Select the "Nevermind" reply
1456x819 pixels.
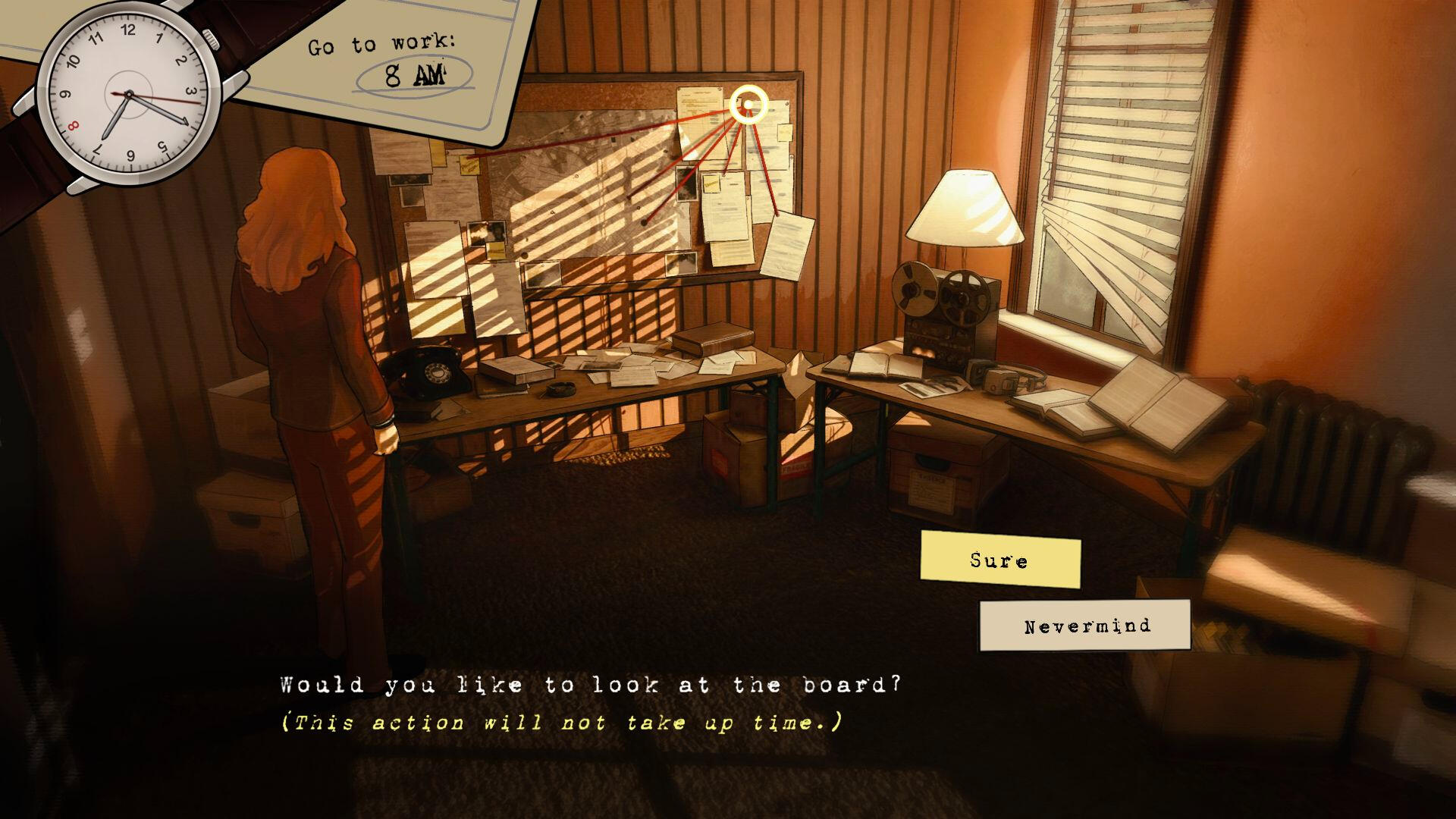(1085, 626)
